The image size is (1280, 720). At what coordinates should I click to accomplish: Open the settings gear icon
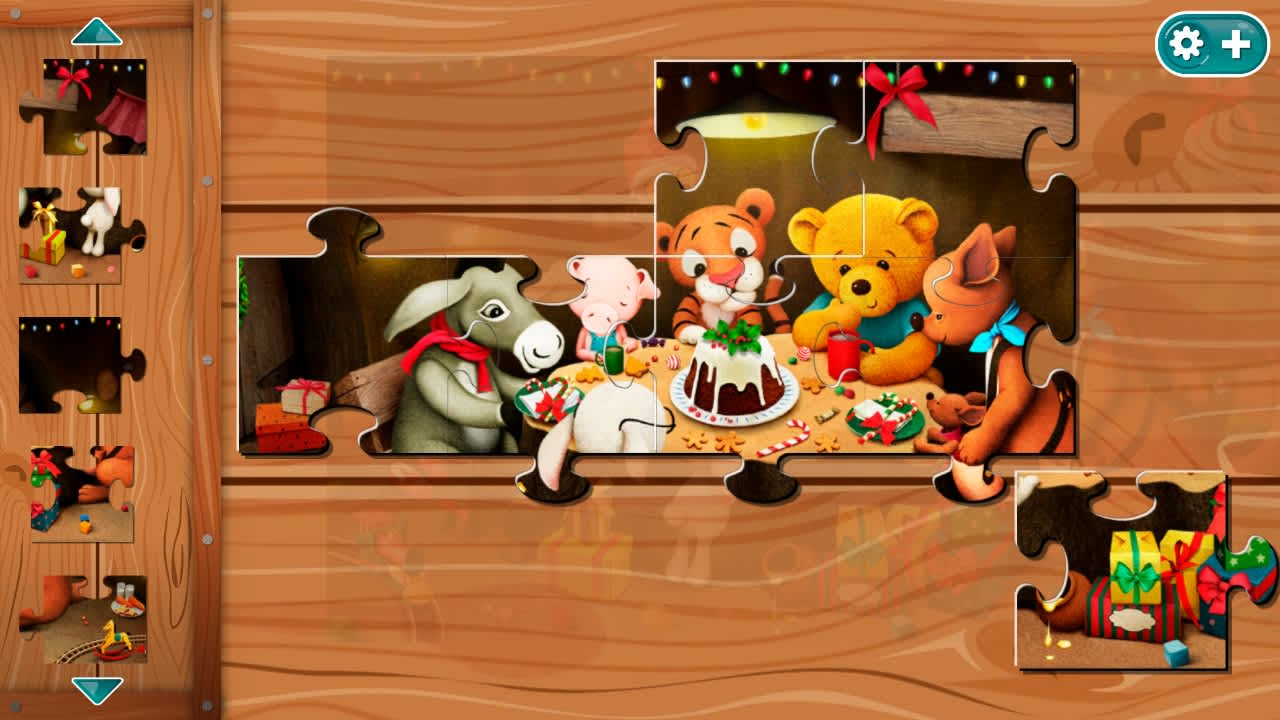1185,44
